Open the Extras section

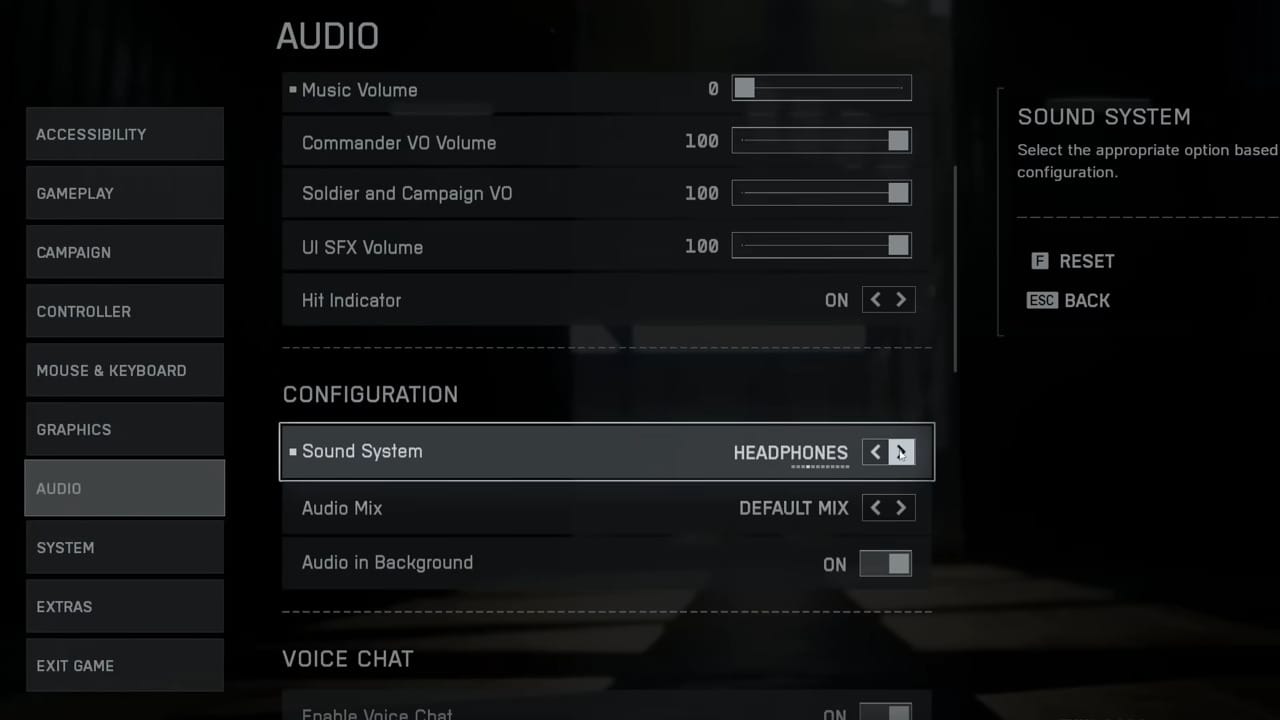124,606
